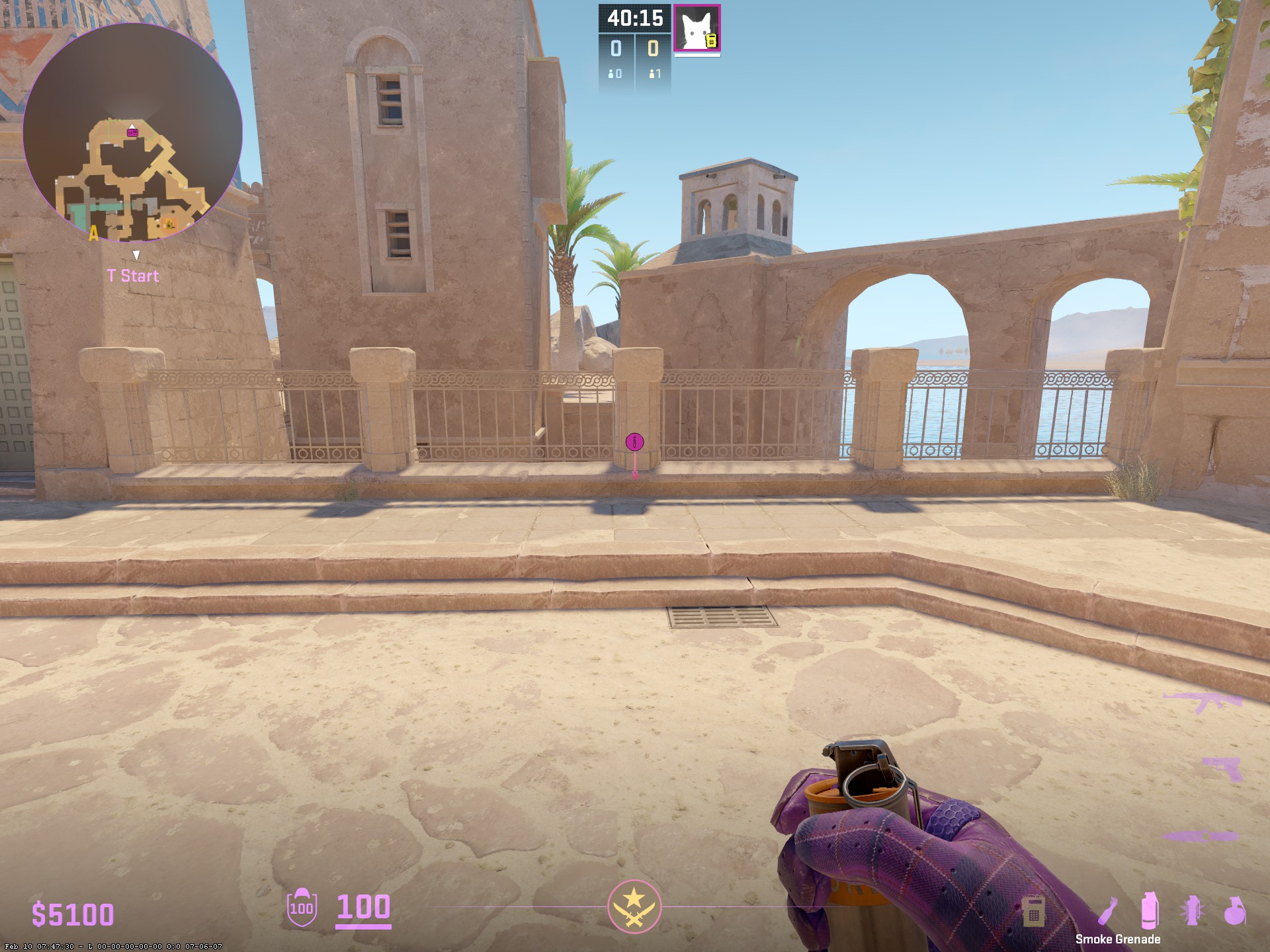
Task: Click the cat player avatar at top
Action: 697,28
